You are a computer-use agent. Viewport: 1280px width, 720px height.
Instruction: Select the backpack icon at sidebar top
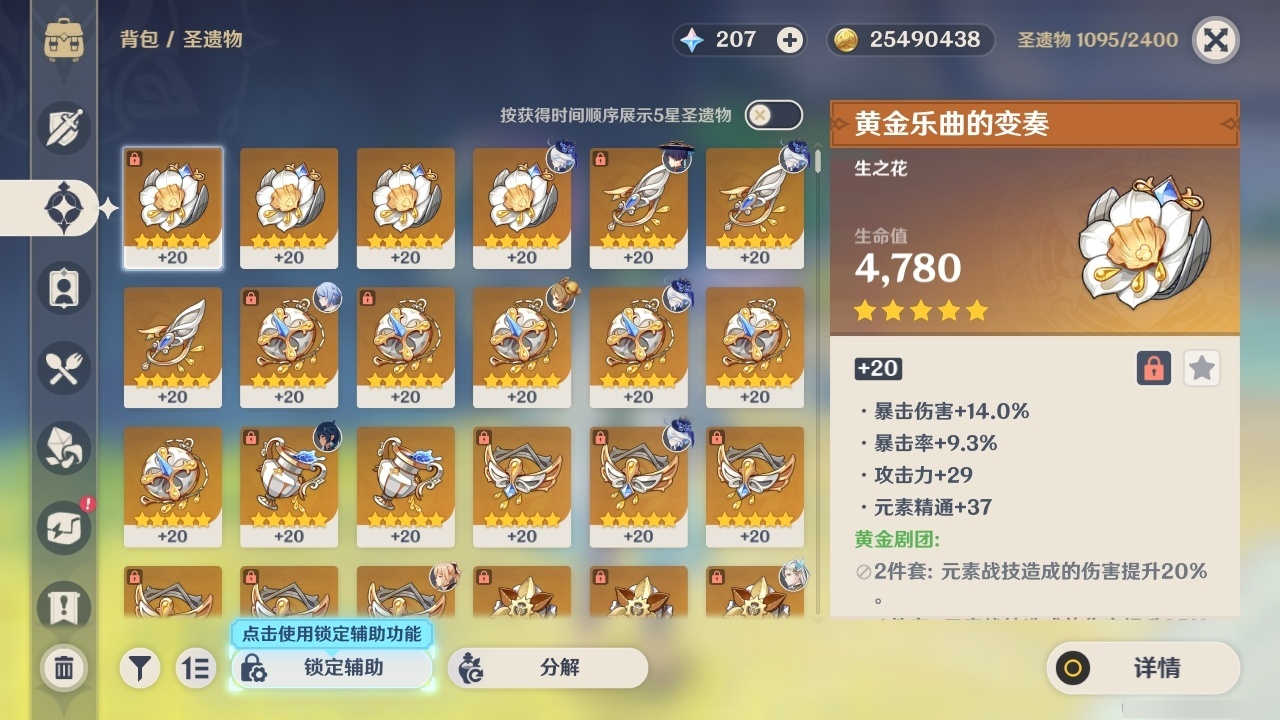pos(63,40)
